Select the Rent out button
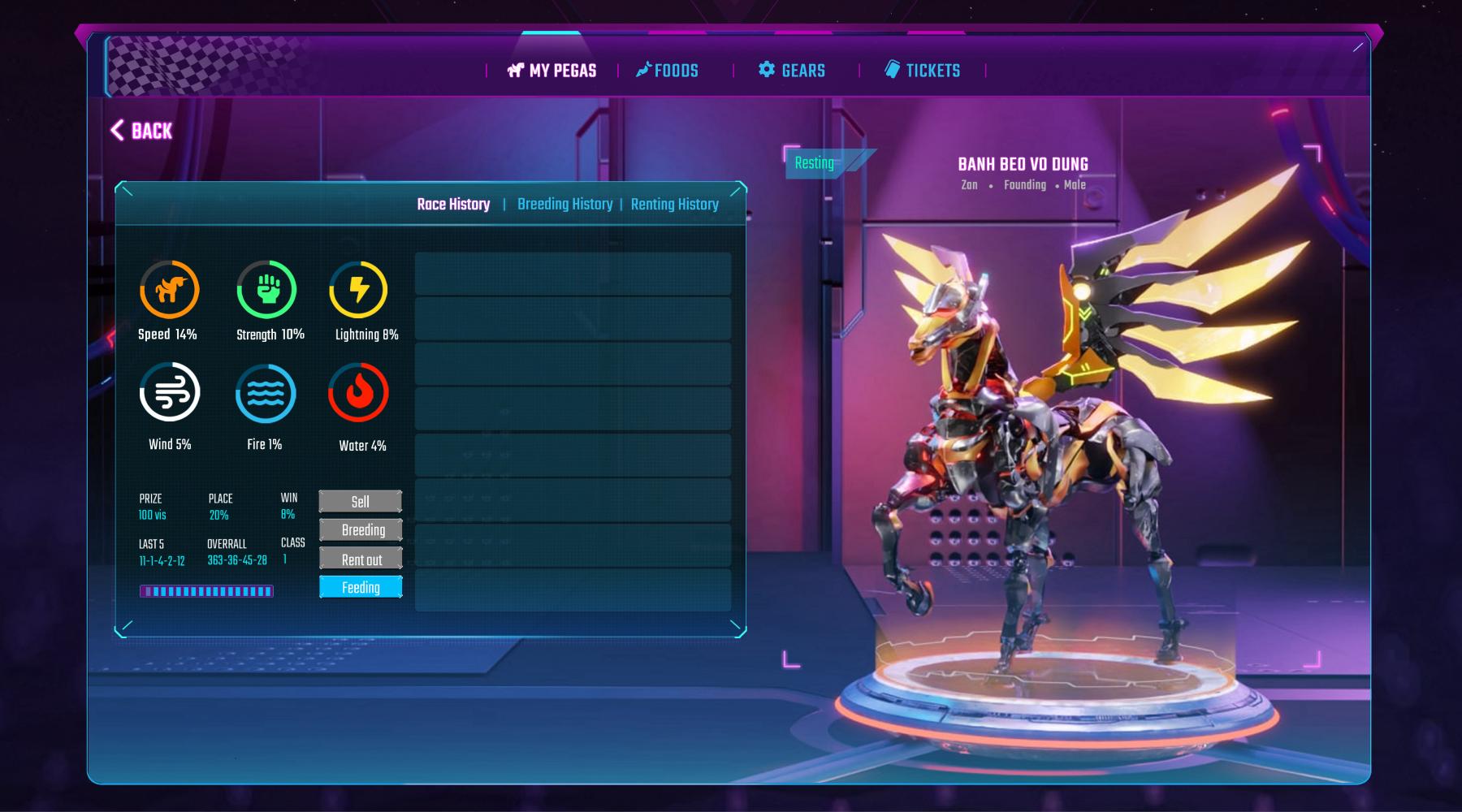The image size is (1462, 812). [361, 559]
